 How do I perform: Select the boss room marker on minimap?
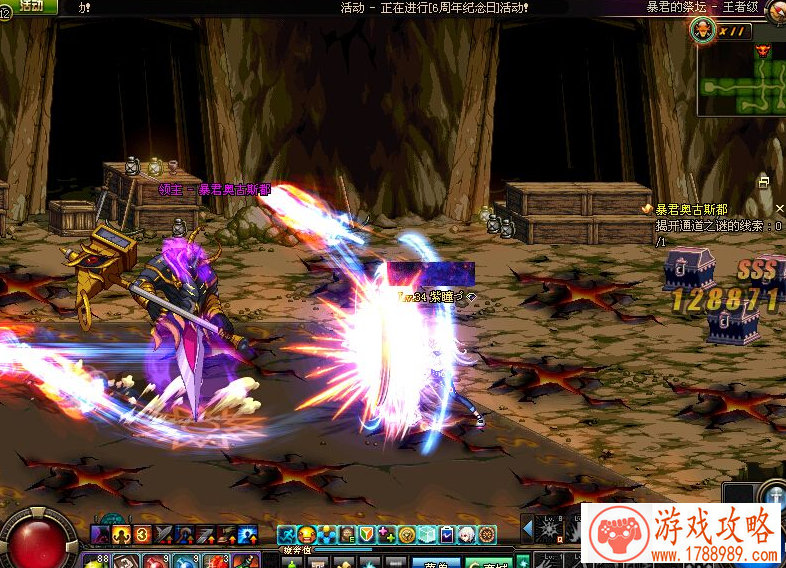(x=763, y=50)
